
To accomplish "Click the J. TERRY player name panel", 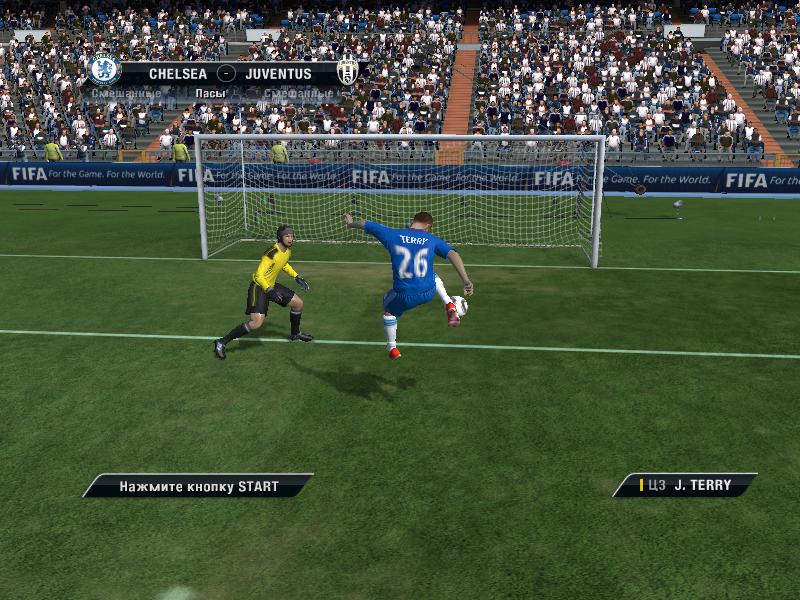I will (685, 485).
